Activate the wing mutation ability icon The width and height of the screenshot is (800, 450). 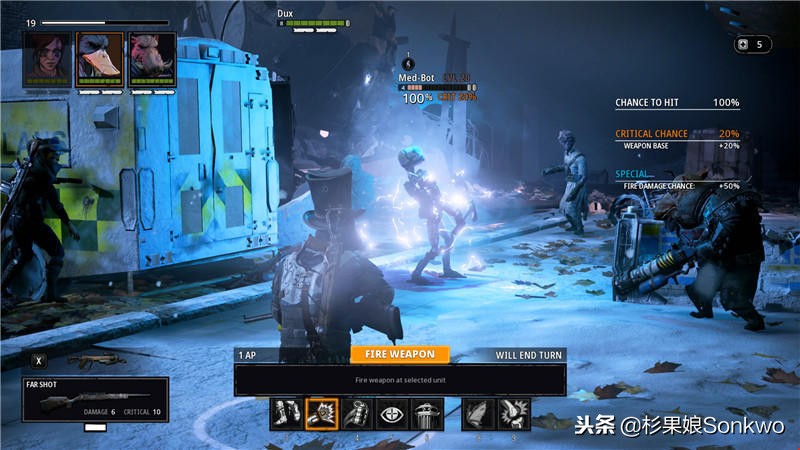pyautogui.click(x=478, y=414)
